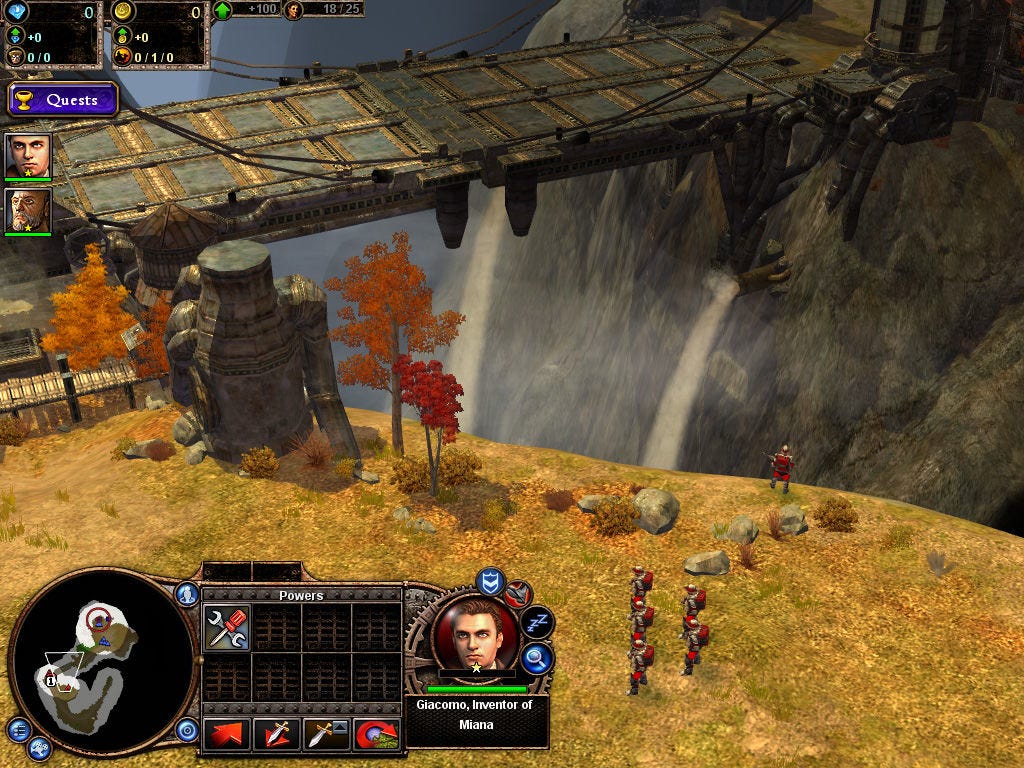This screenshot has height=768, width=1024.
Task: Click the red arrow move command
Action: [x=227, y=734]
